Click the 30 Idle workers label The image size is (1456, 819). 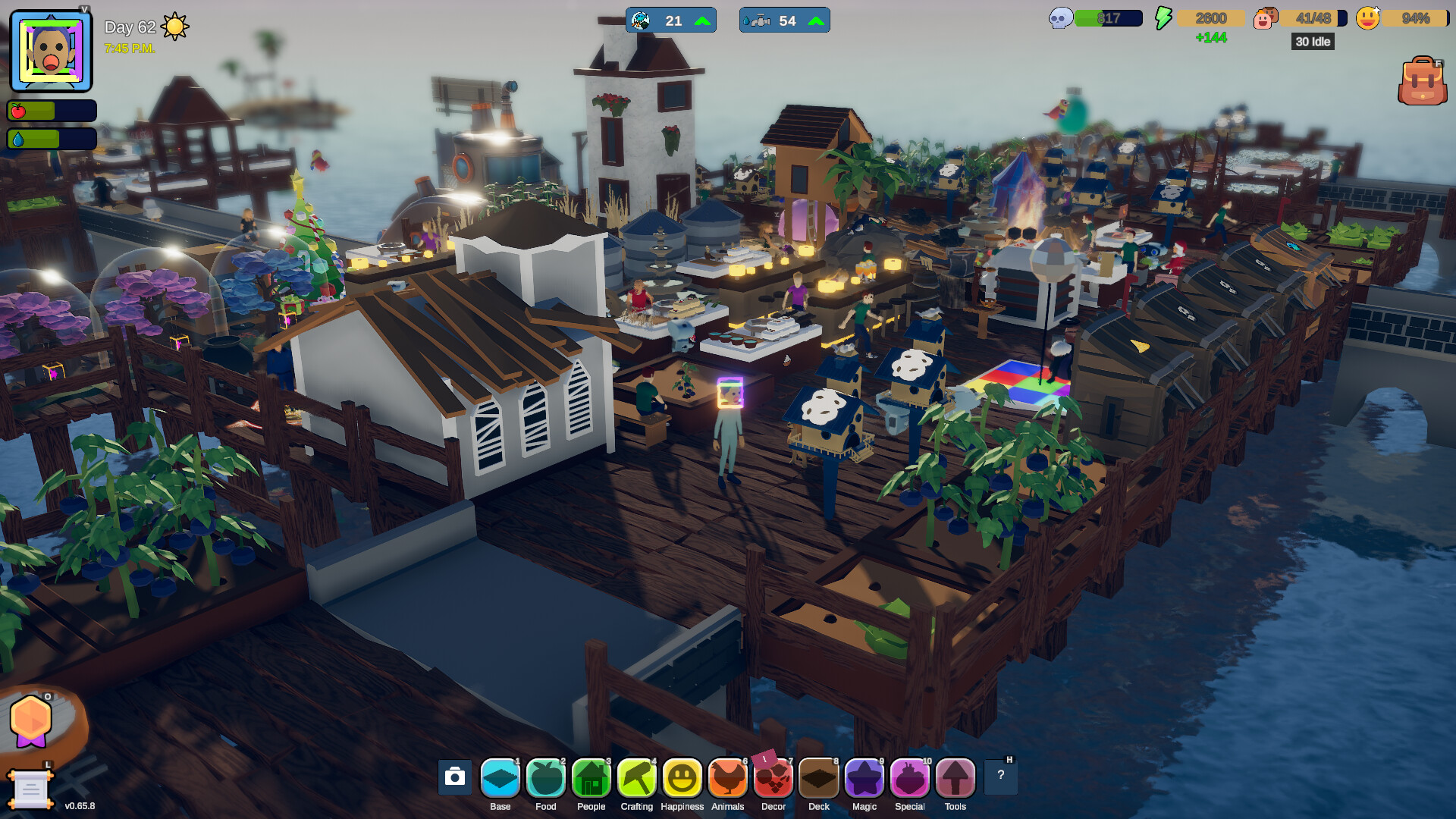1313,42
